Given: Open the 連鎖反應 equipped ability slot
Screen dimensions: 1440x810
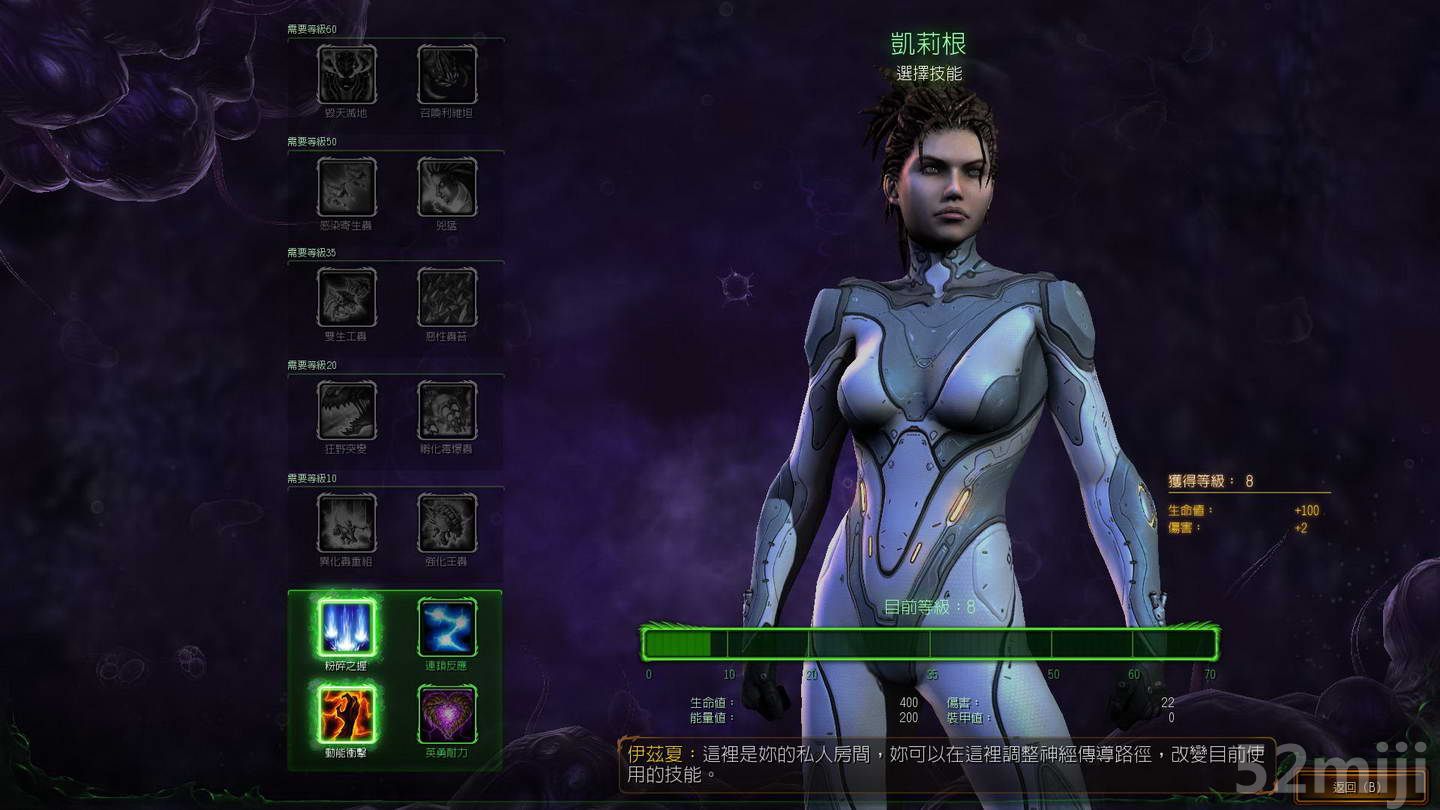Looking at the screenshot, I should (x=449, y=628).
